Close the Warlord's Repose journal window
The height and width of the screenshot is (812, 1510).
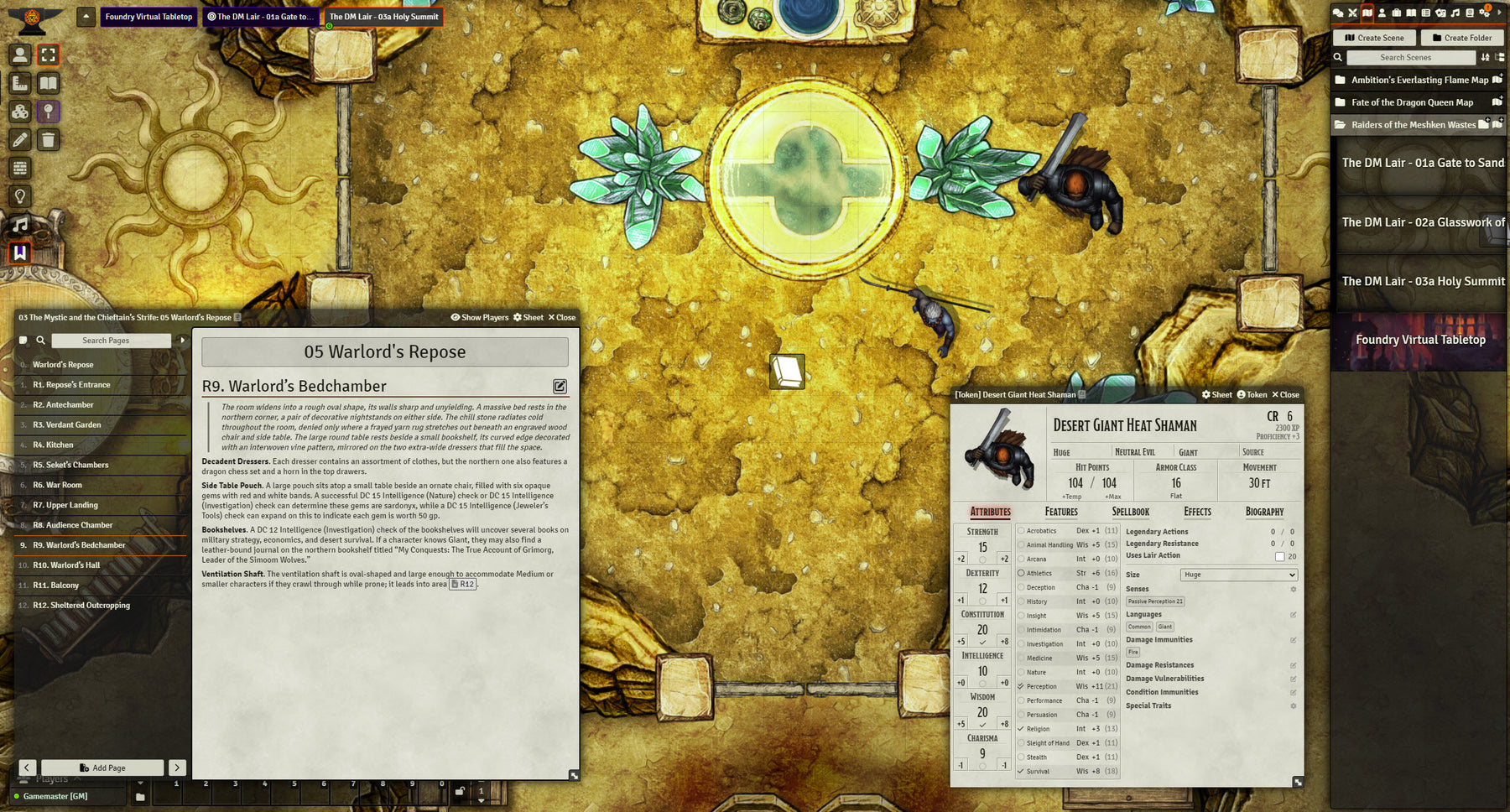pyautogui.click(x=562, y=318)
